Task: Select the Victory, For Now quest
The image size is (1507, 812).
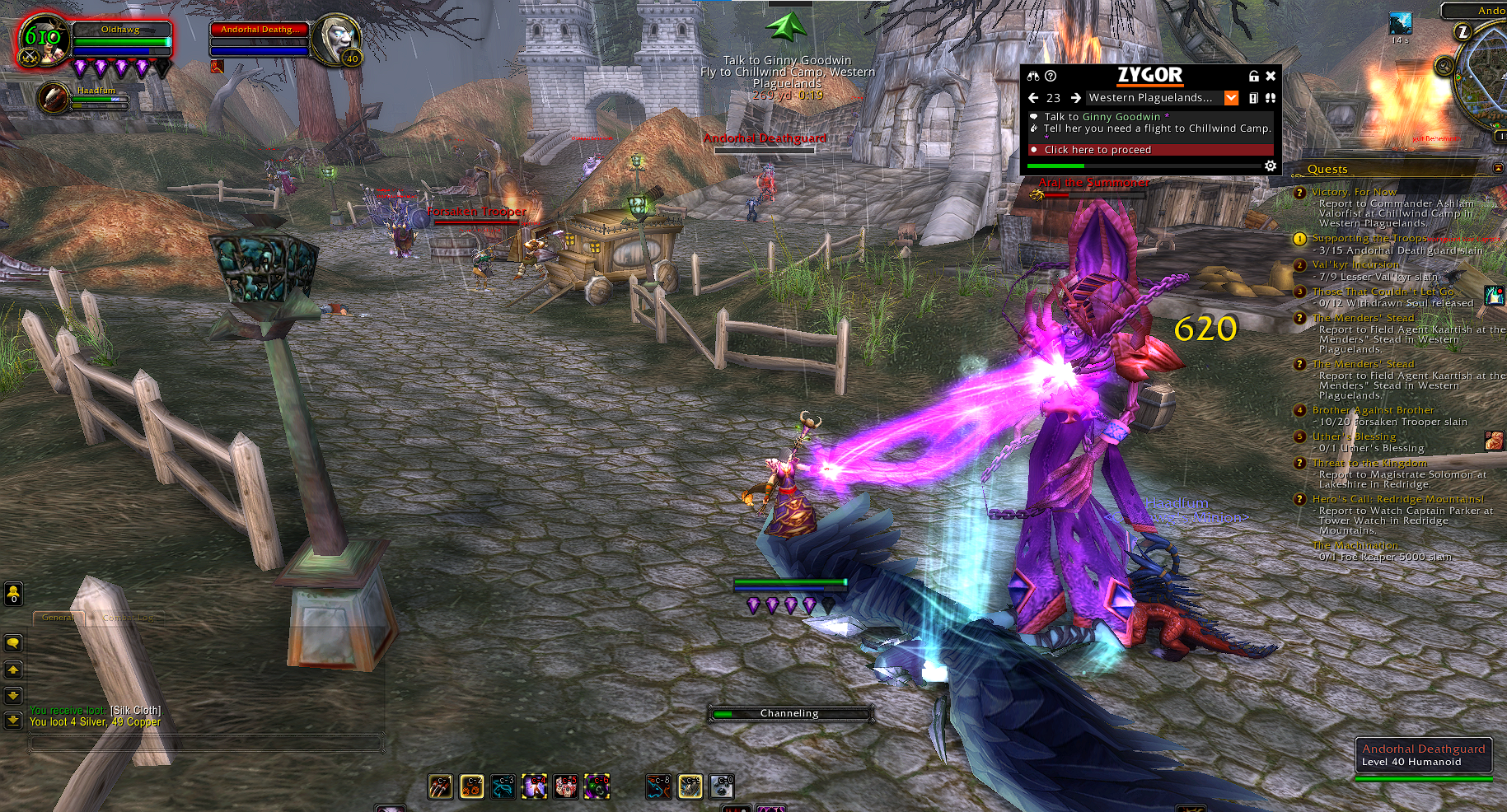Action: pyautogui.click(x=1354, y=192)
